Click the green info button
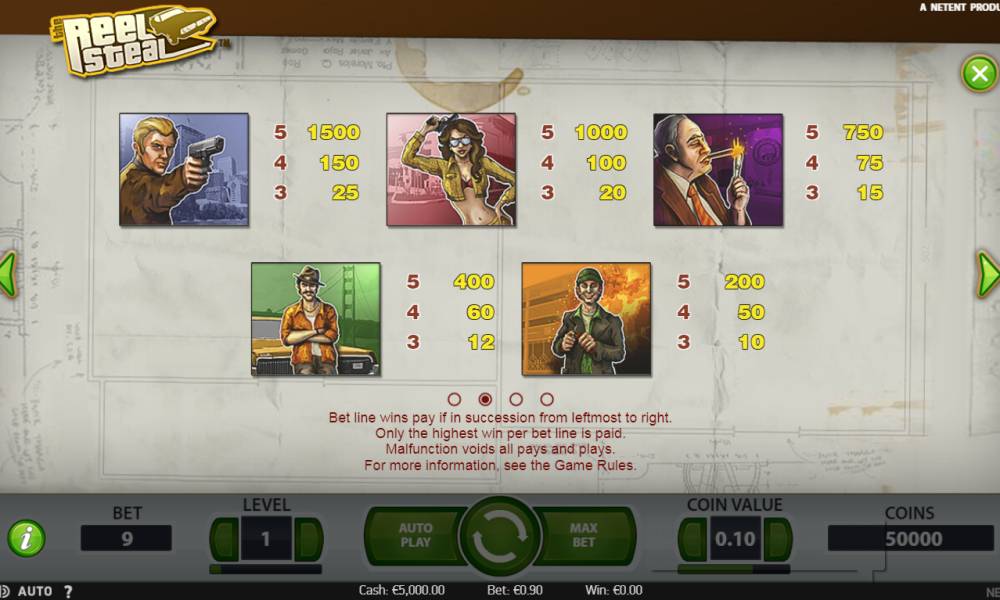1000x600 pixels. point(26,539)
